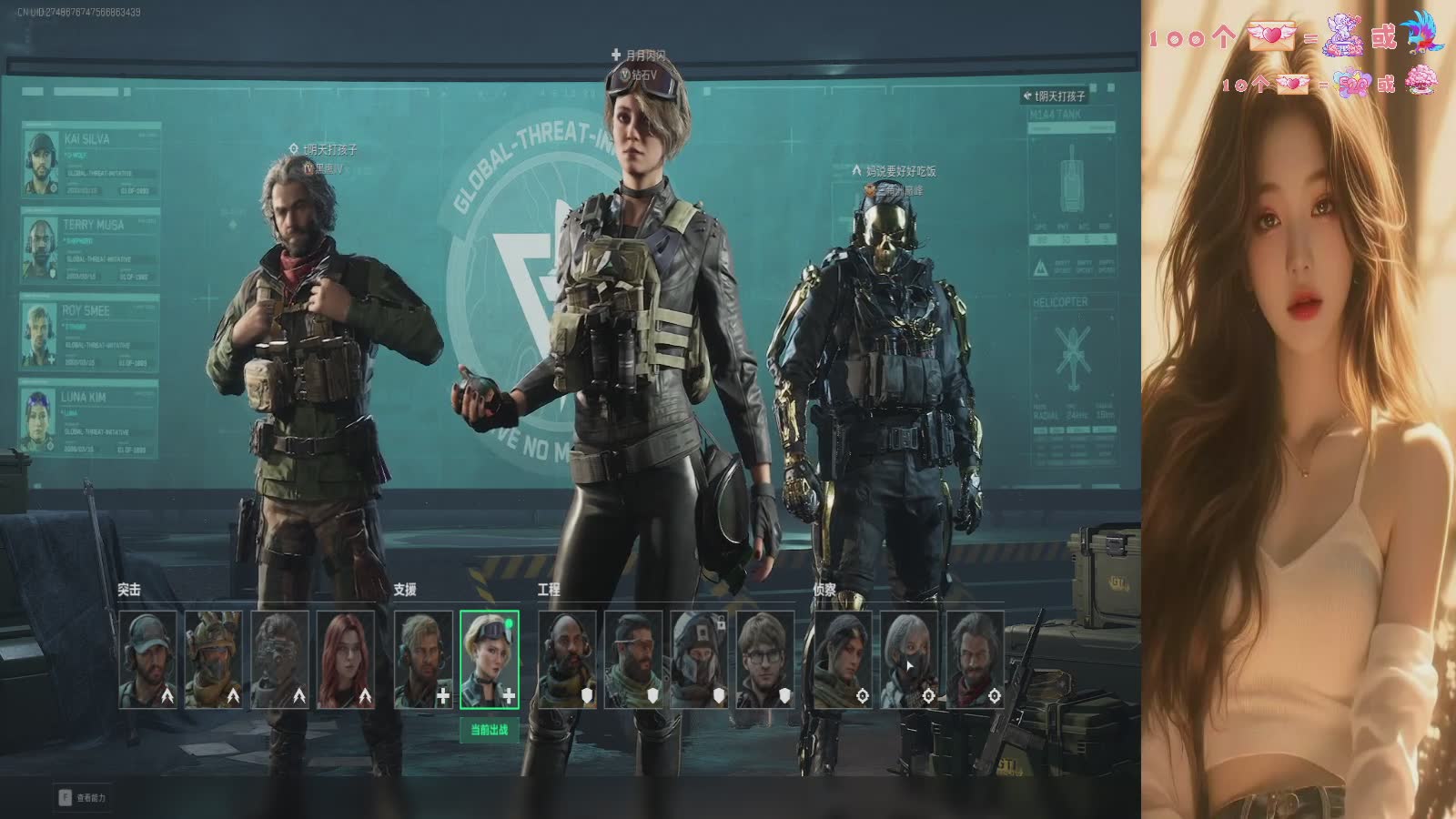Choose the gray-haired masked recon operator

pyautogui.click(x=909, y=660)
